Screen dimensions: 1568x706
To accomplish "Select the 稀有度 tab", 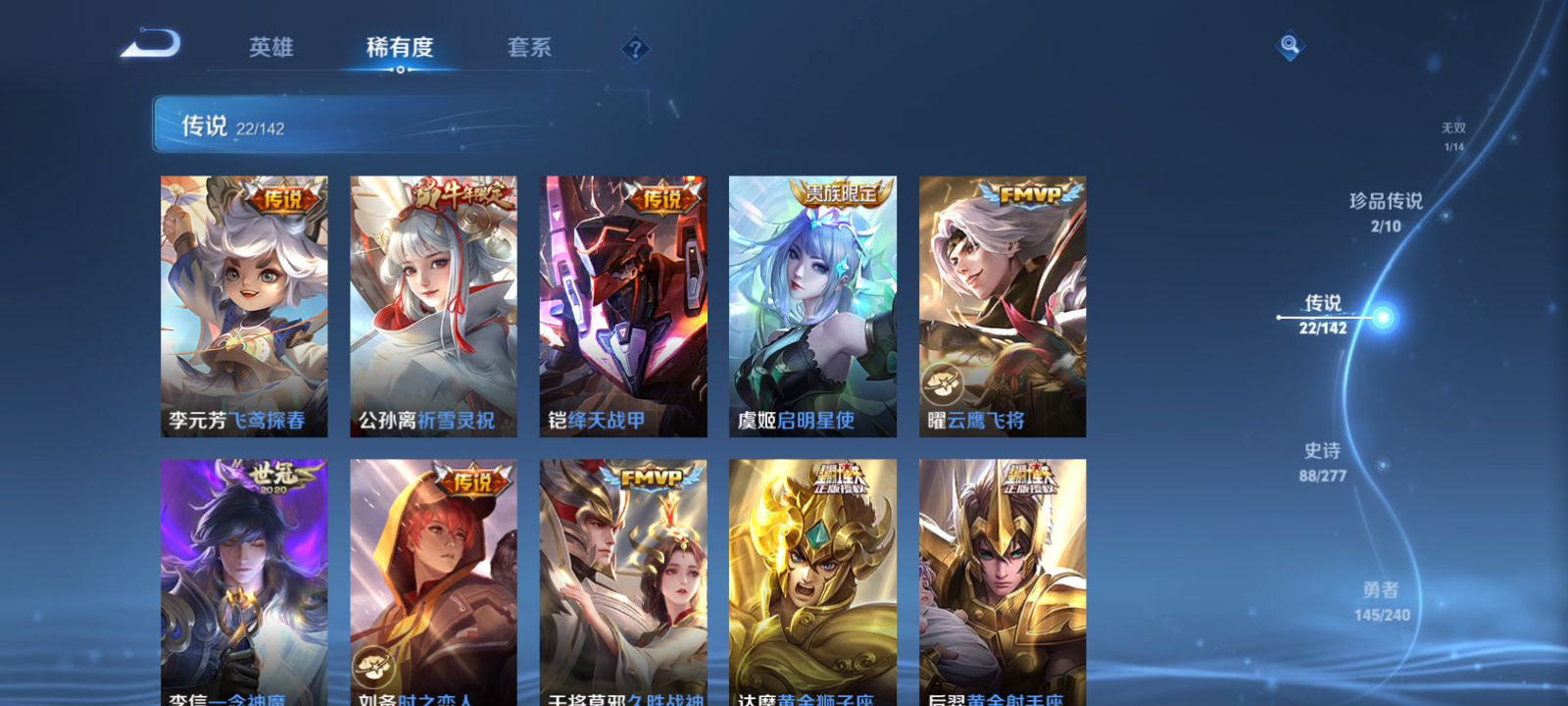I will (398, 46).
